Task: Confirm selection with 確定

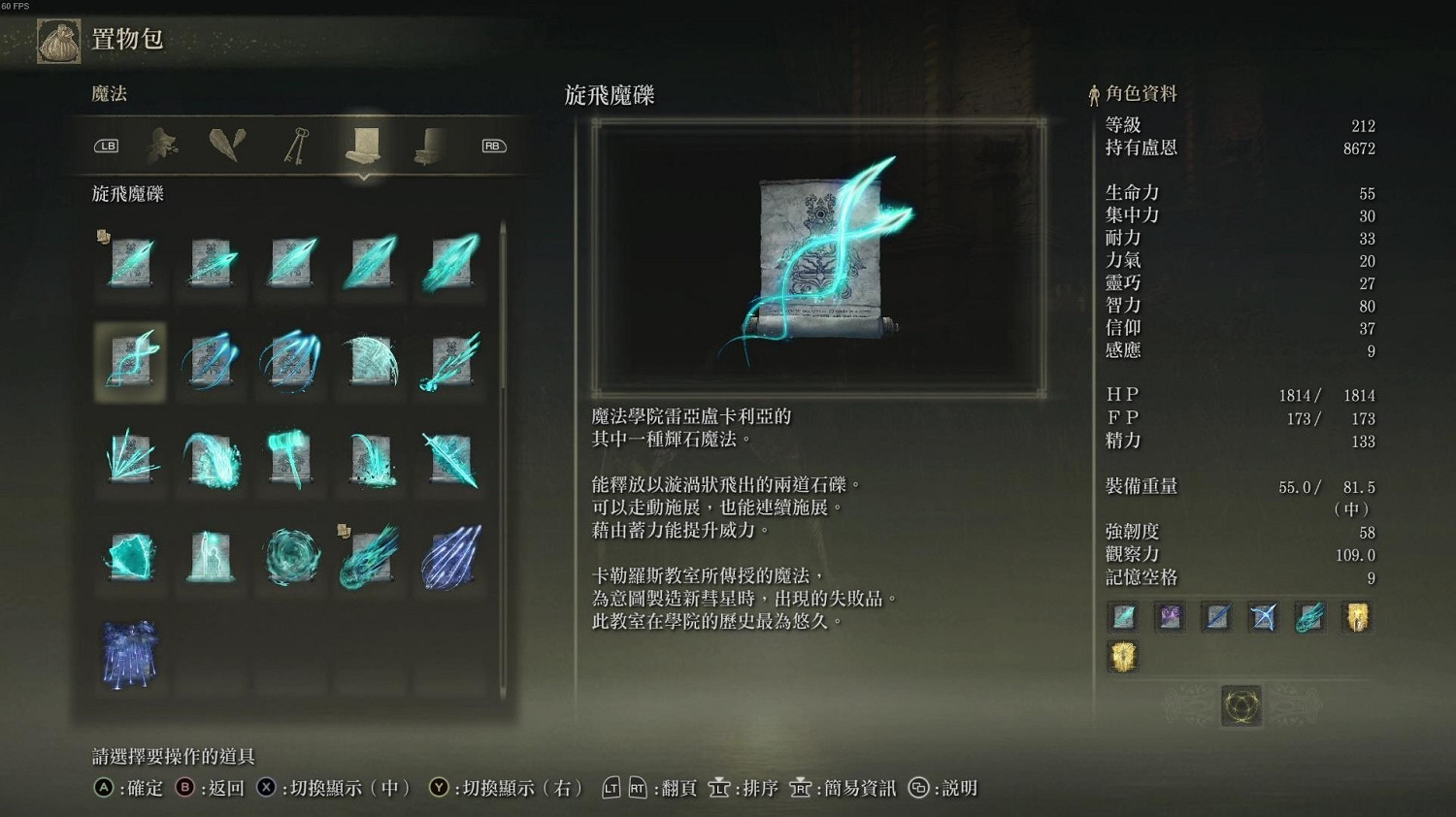Action: (x=129, y=788)
